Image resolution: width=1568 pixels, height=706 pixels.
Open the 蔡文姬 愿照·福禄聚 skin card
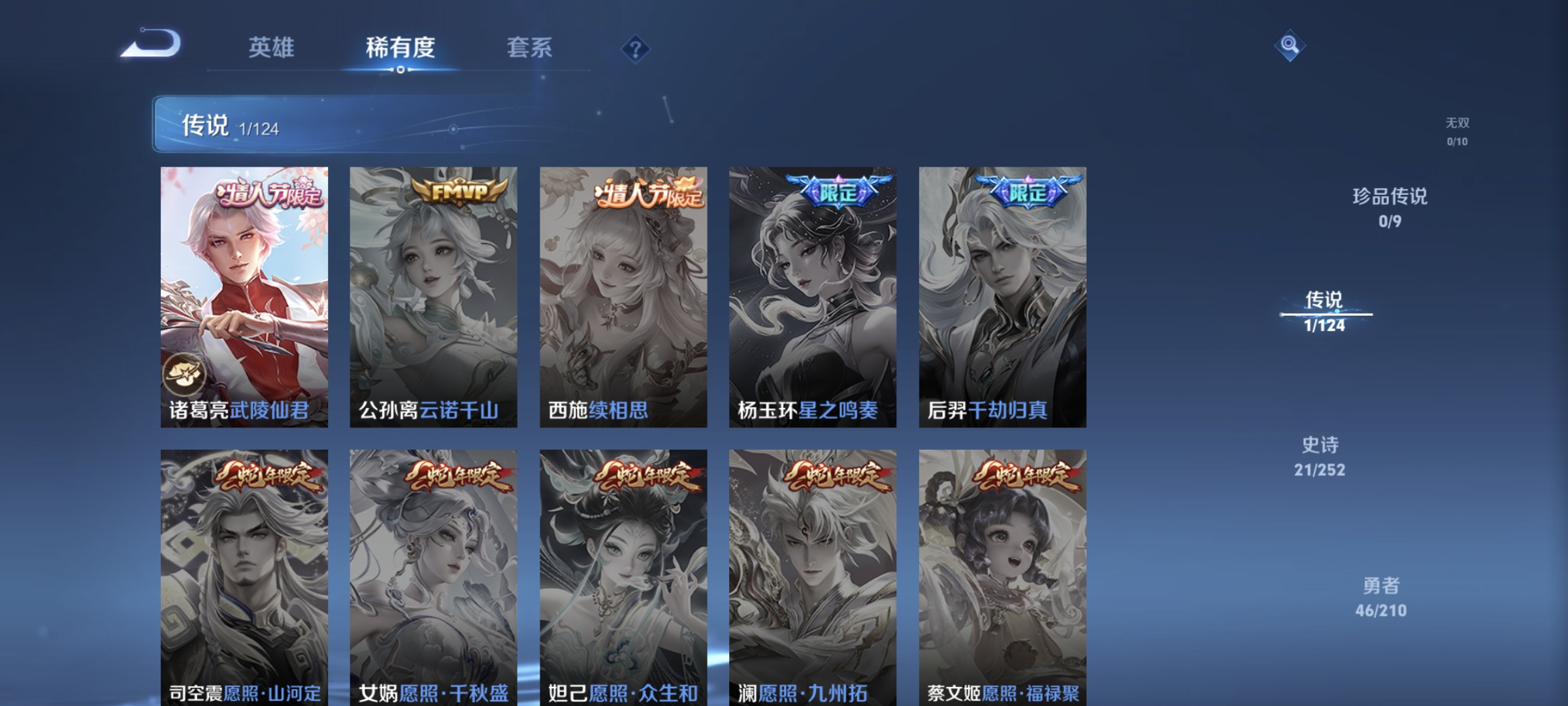click(x=1002, y=577)
